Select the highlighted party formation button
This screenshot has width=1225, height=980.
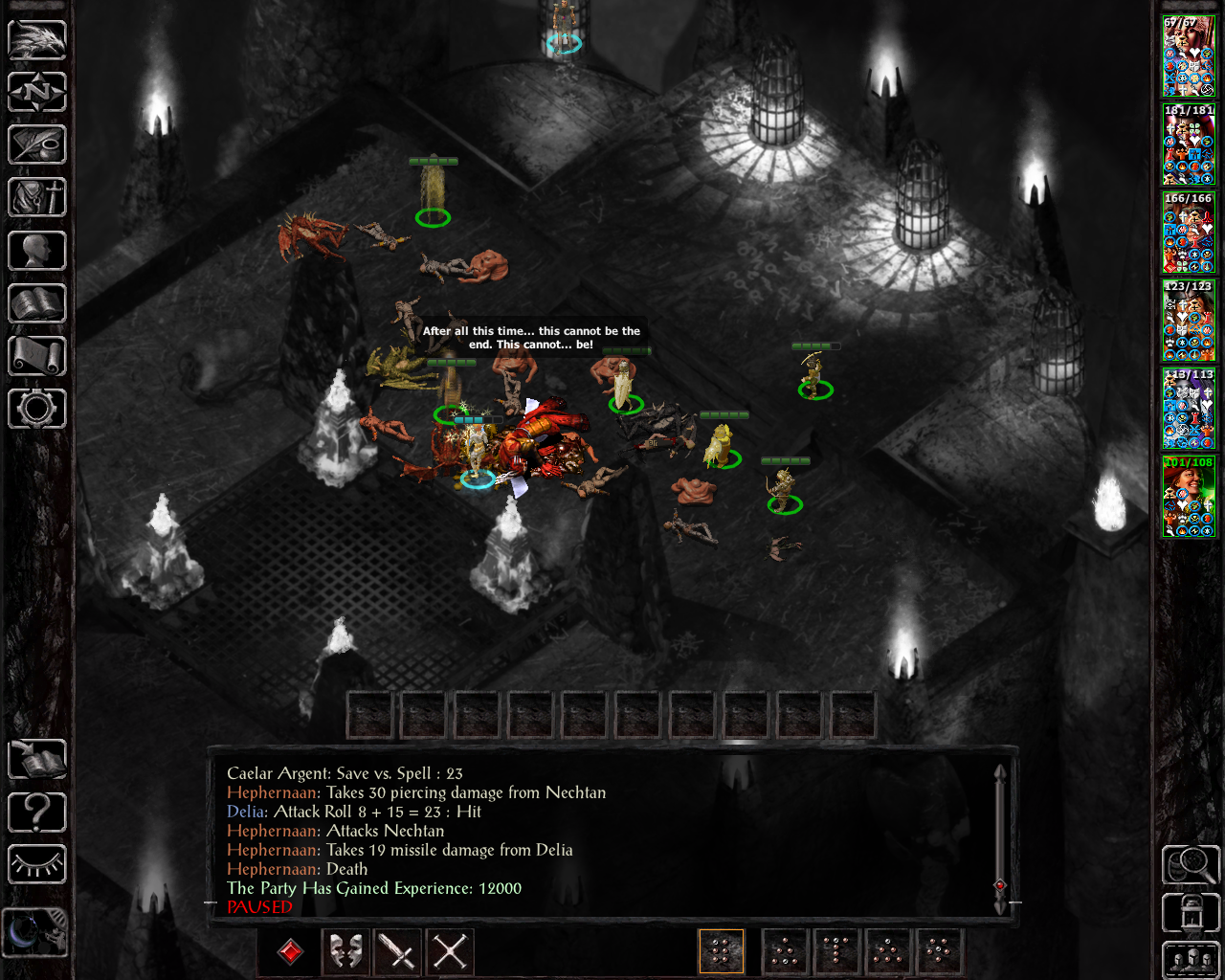(x=722, y=951)
